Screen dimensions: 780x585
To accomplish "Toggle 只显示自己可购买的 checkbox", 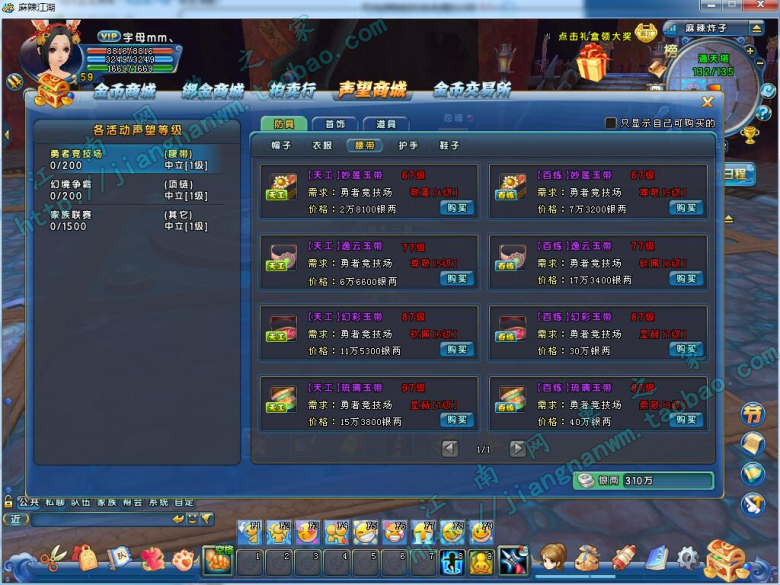I will click(611, 123).
